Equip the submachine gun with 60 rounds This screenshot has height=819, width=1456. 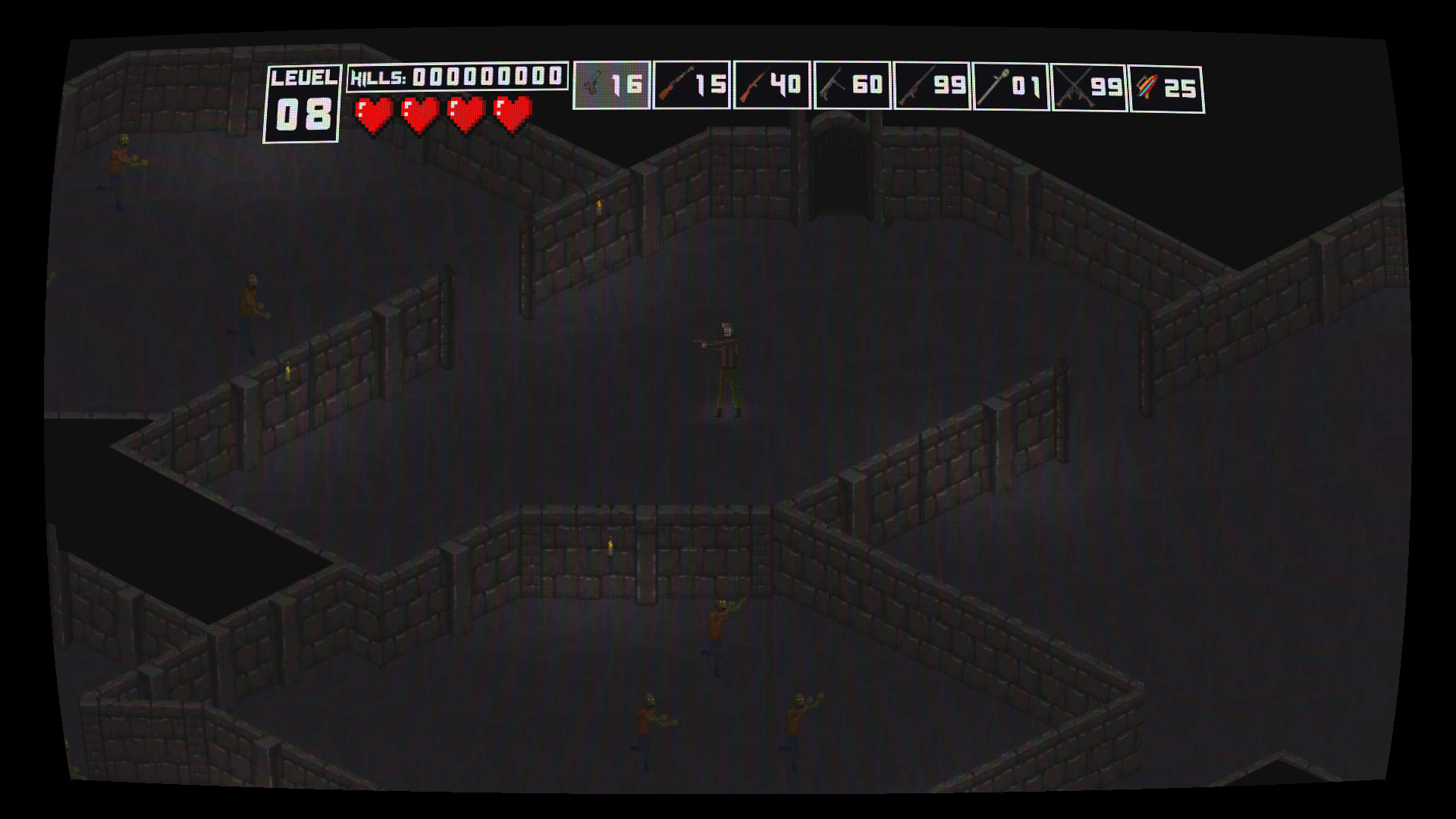tap(853, 83)
